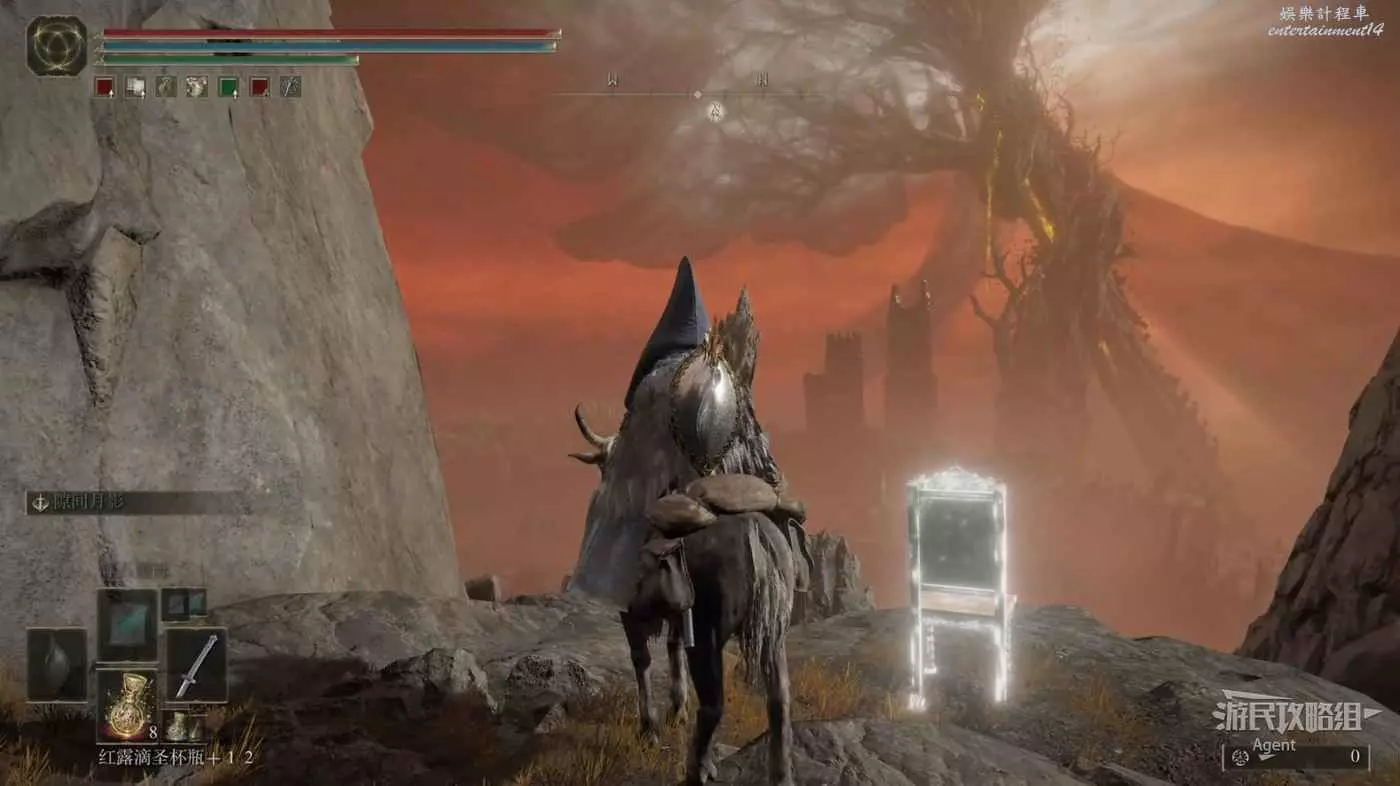Image resolution: width=1400 pixels, height=786 pixels.
Task: Click the glowing Great Rune emblem icon
Action: pos(56,46)
